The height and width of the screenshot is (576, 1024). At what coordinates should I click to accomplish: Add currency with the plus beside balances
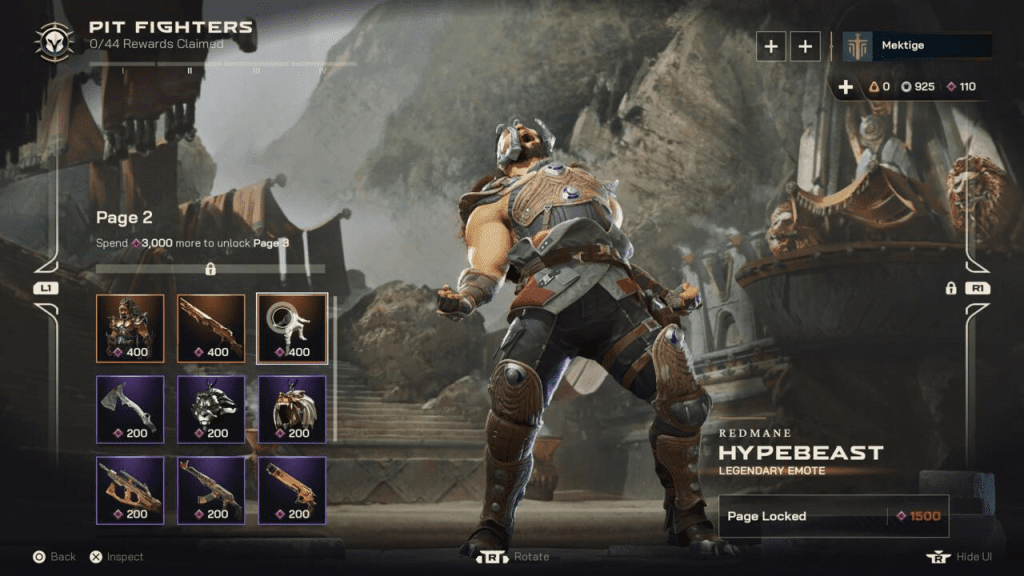[x=846, y=87]
